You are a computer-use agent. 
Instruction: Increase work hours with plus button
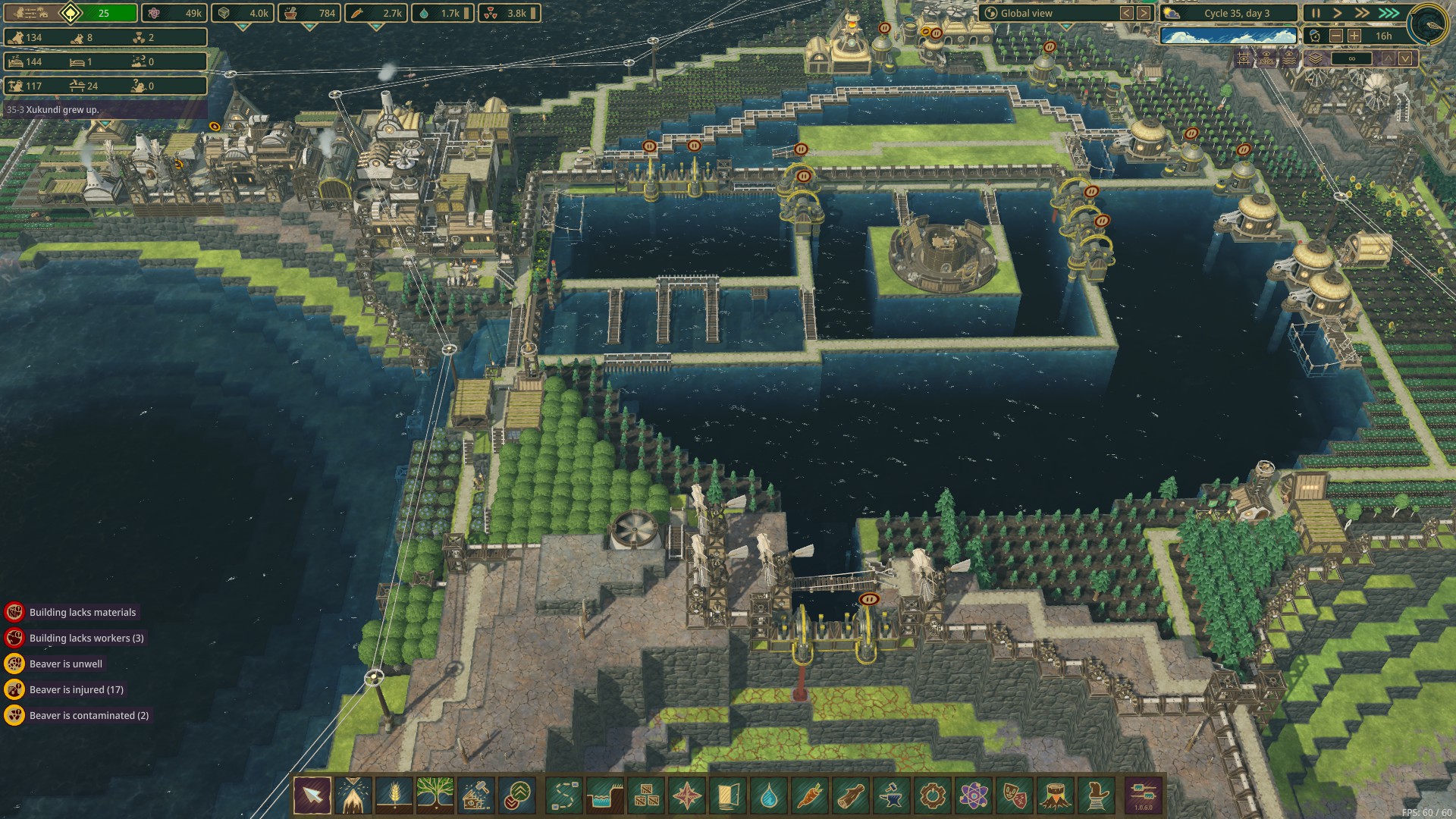[1354, 36]
